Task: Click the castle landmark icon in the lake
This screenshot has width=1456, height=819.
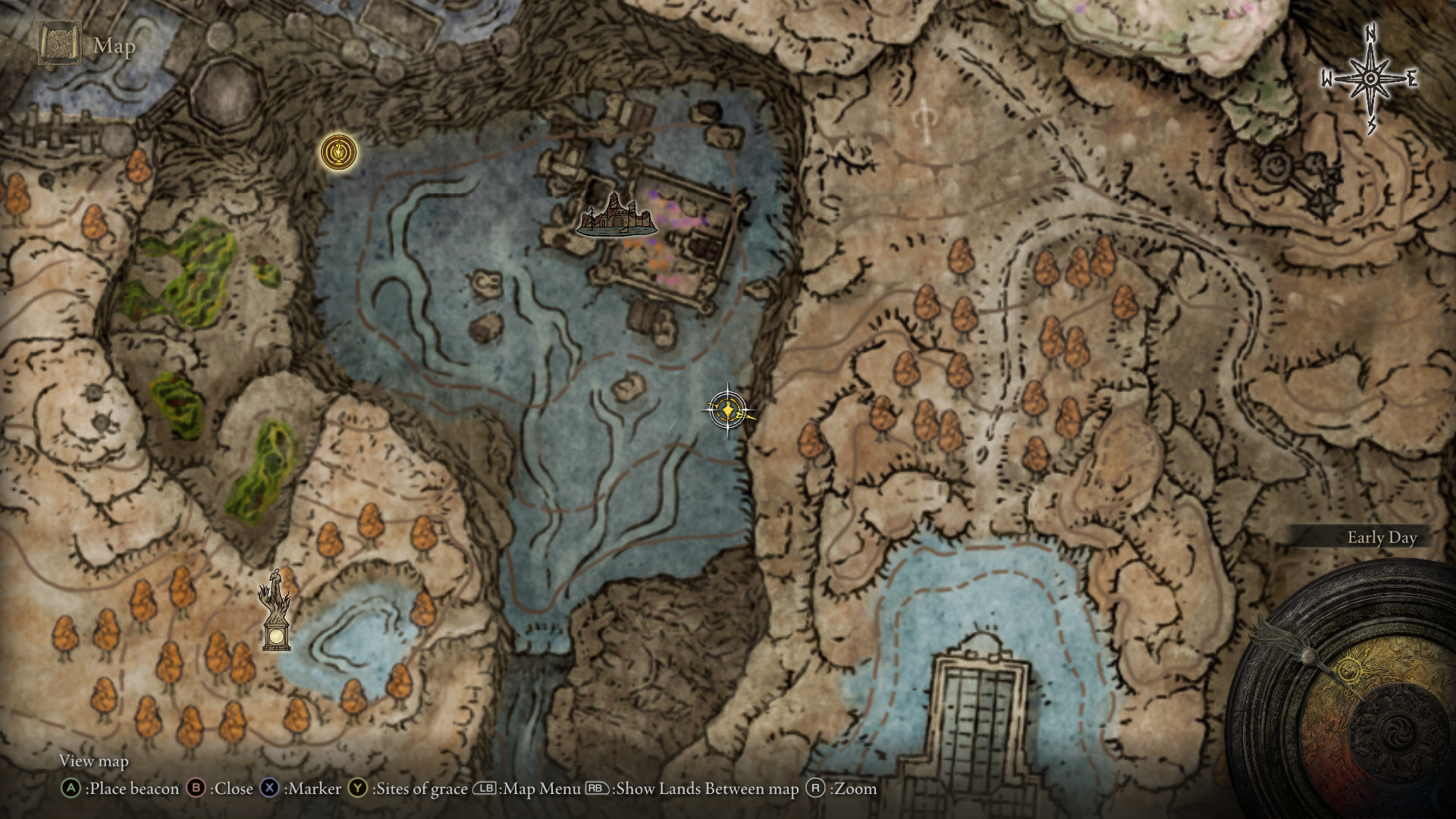Action: (616, 215)
